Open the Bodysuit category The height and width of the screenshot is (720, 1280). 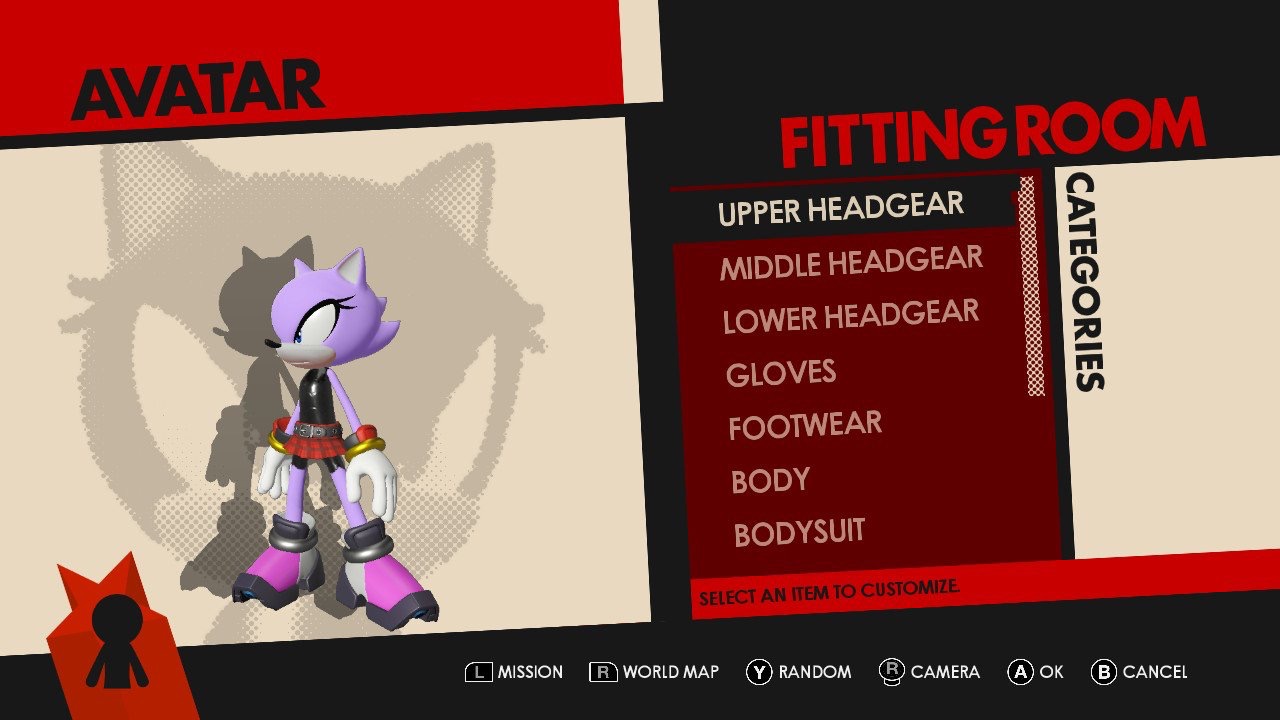click(799, 533)
